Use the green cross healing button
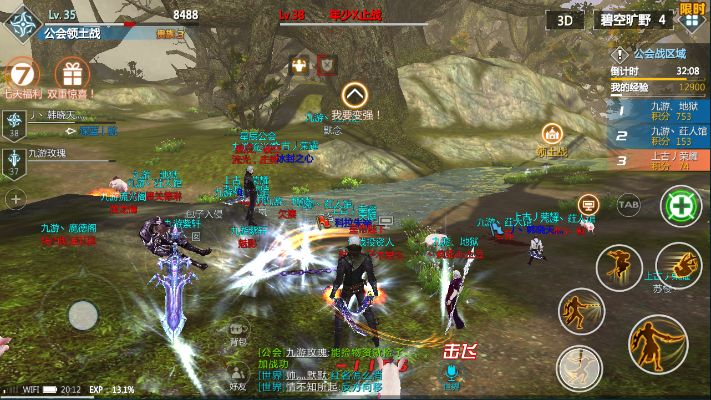 [x=681, y=207]
